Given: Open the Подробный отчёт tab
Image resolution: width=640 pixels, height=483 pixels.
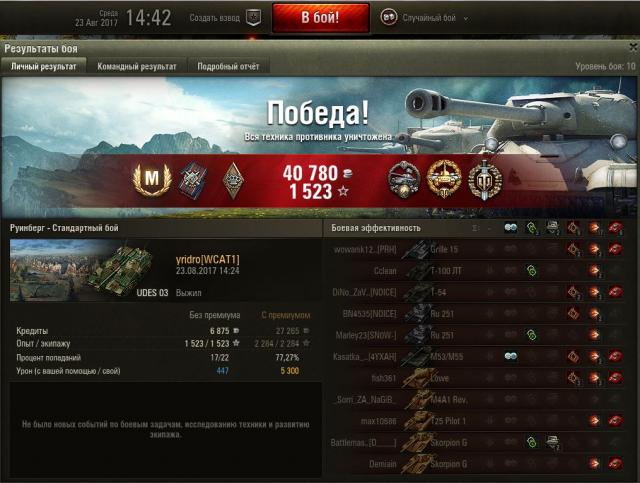Looking at the screenshot, I should click(229, 67).
